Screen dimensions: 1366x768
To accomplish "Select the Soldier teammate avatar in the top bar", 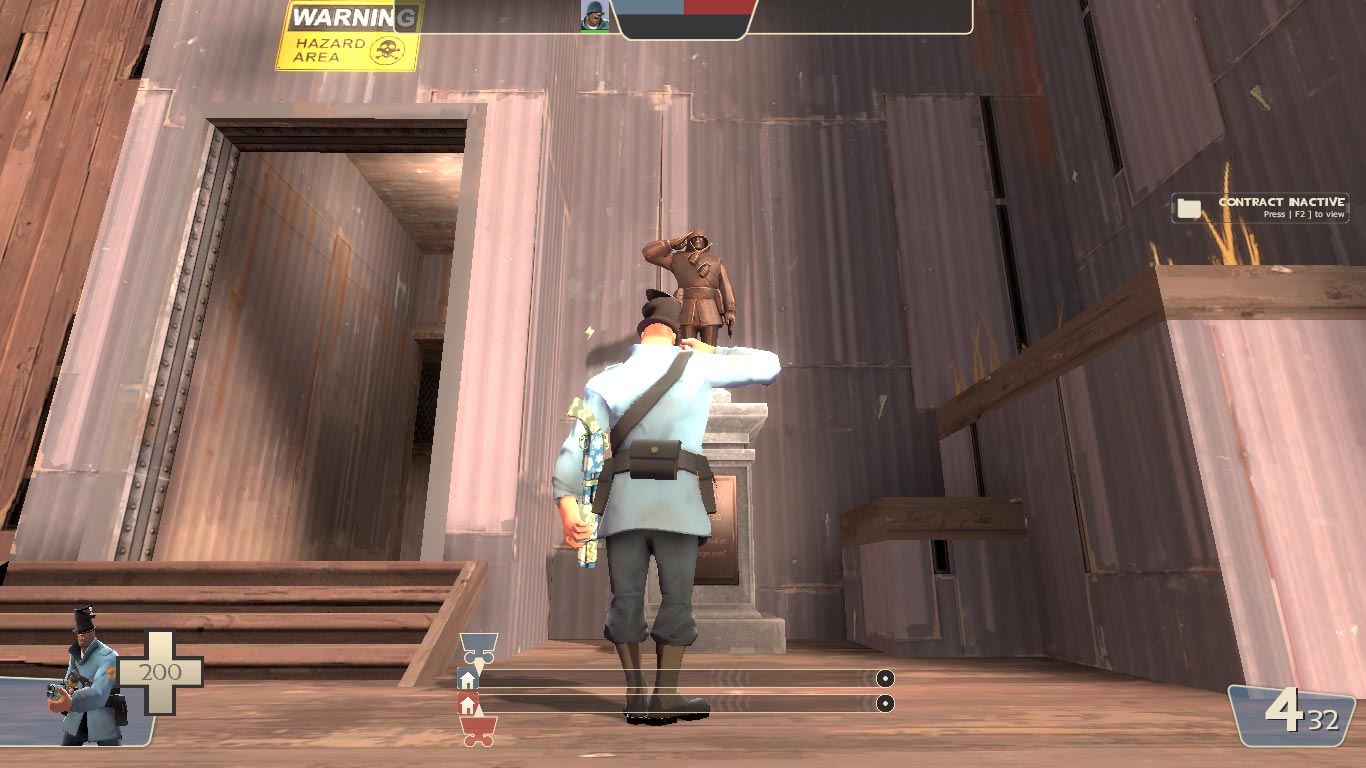I will point(594,15).
